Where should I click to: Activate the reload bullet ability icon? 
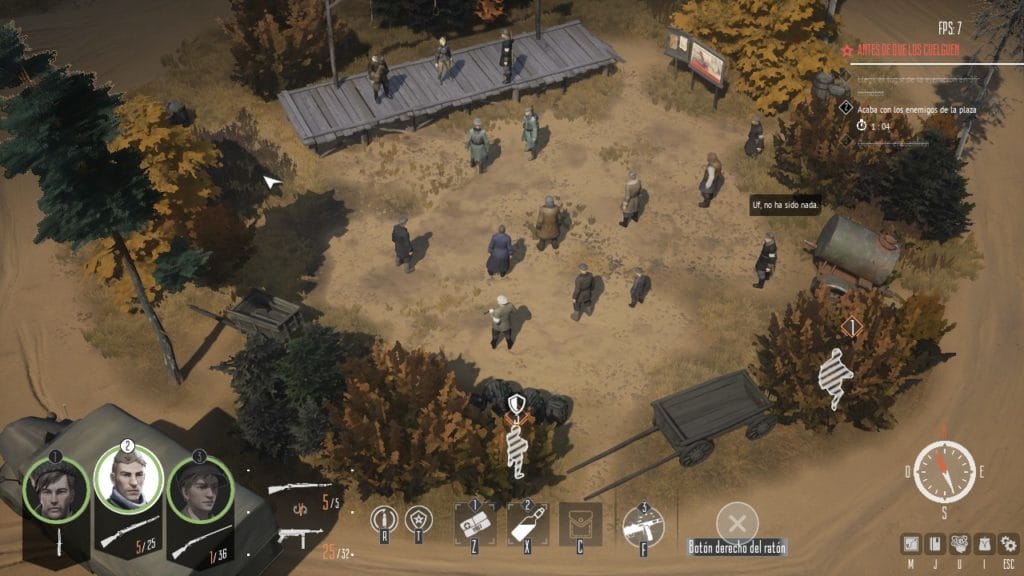[x=384, y=521]
